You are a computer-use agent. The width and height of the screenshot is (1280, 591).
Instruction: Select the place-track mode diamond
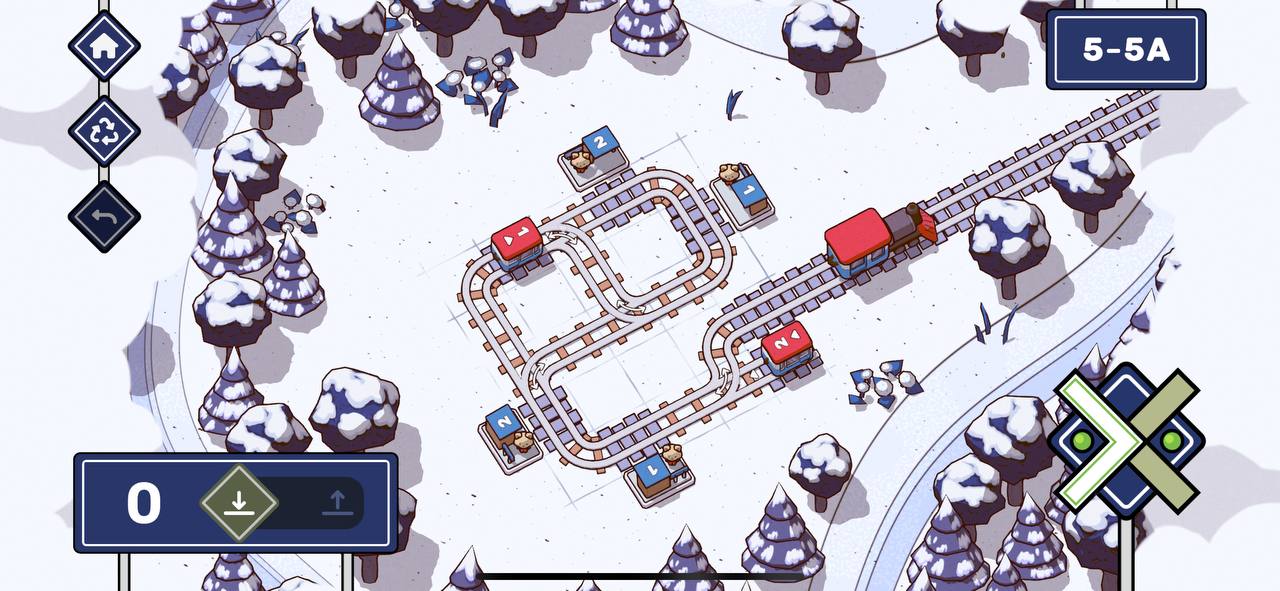click(238, 502)
